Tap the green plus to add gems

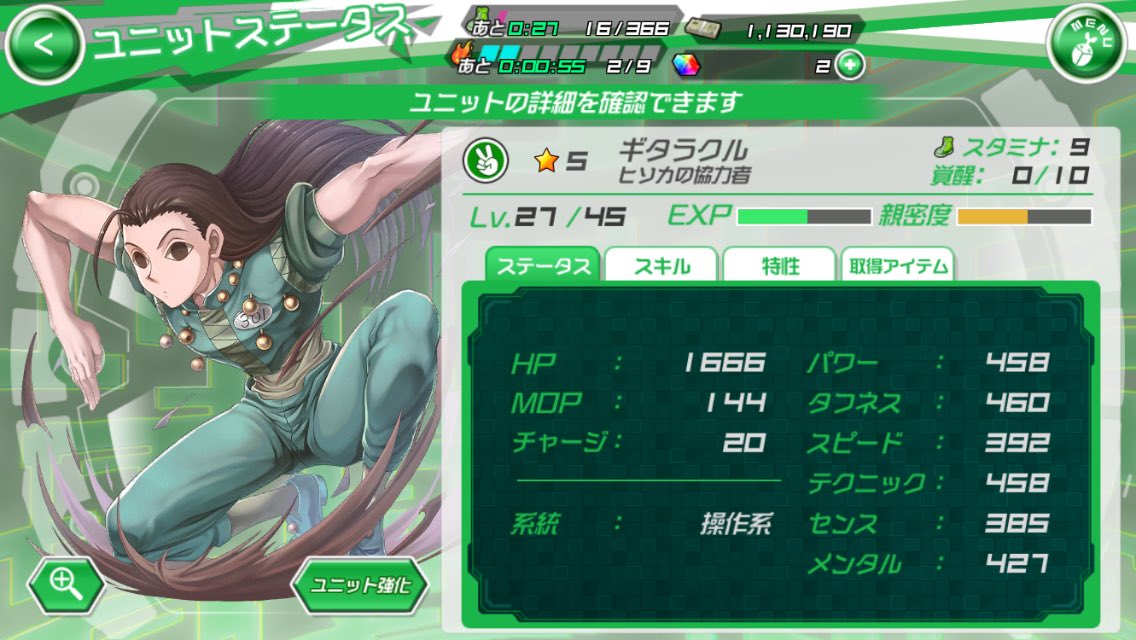click(x=850, y=66)
